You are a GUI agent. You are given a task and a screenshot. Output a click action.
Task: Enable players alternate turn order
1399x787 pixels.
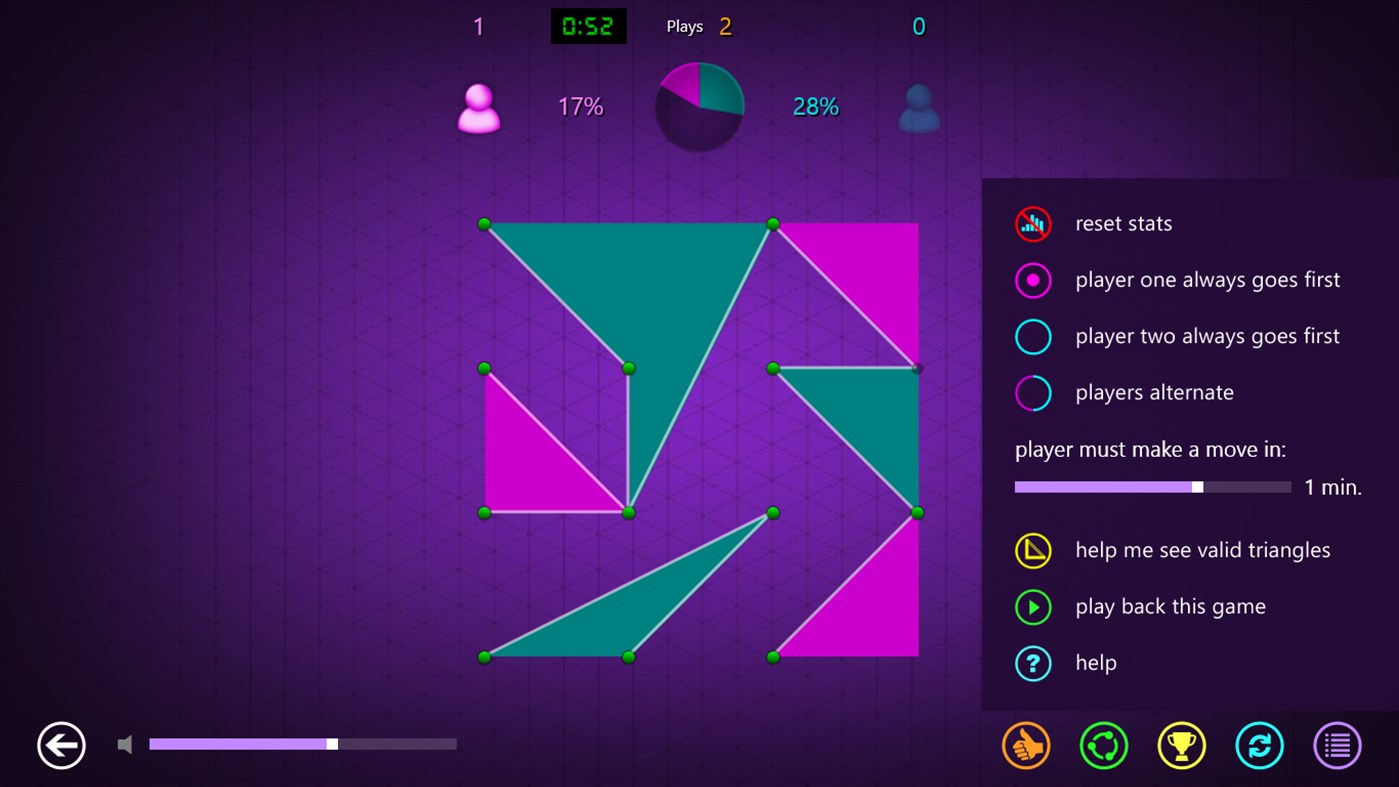point(1033,392)
